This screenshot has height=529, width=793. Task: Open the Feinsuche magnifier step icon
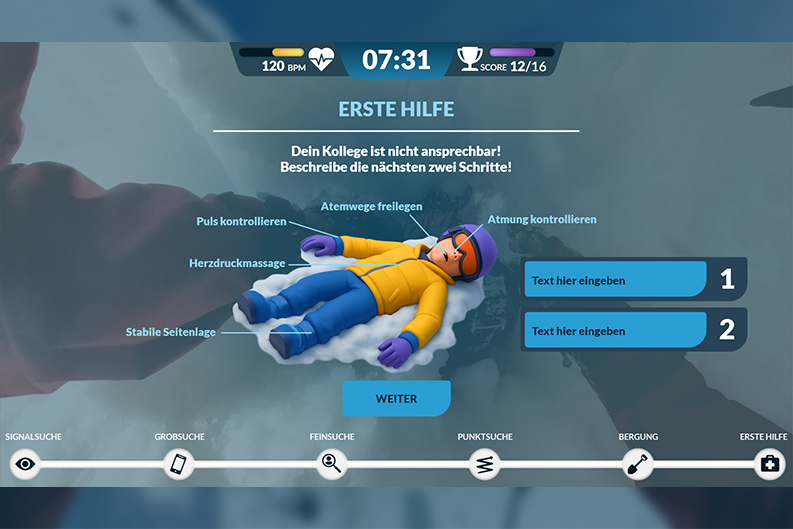pos(331,463)
